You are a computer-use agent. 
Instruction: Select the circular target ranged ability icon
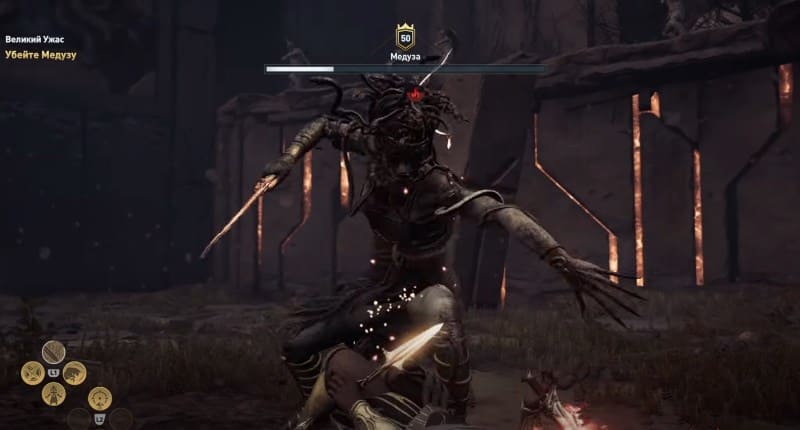(99, 398)
